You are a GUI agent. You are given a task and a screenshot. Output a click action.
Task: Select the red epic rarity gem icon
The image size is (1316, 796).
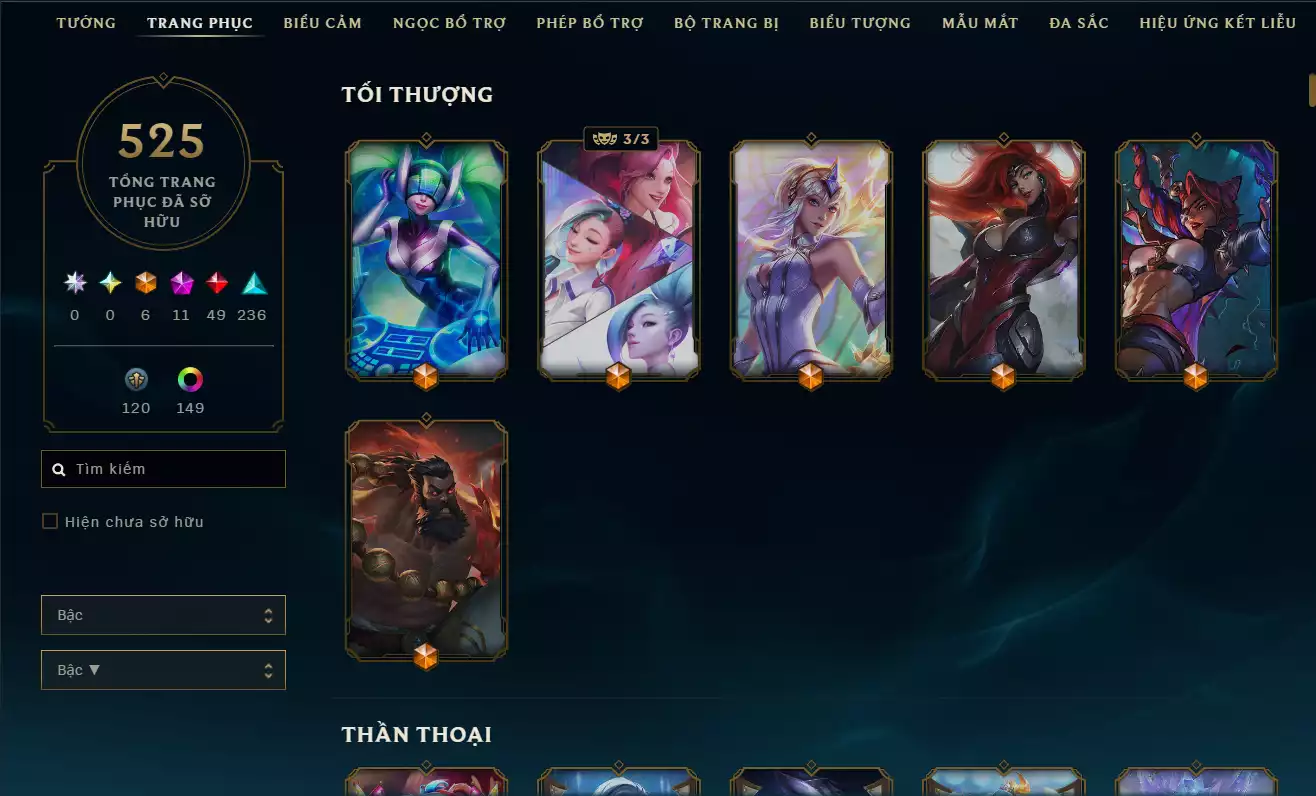tap(218, 285)
